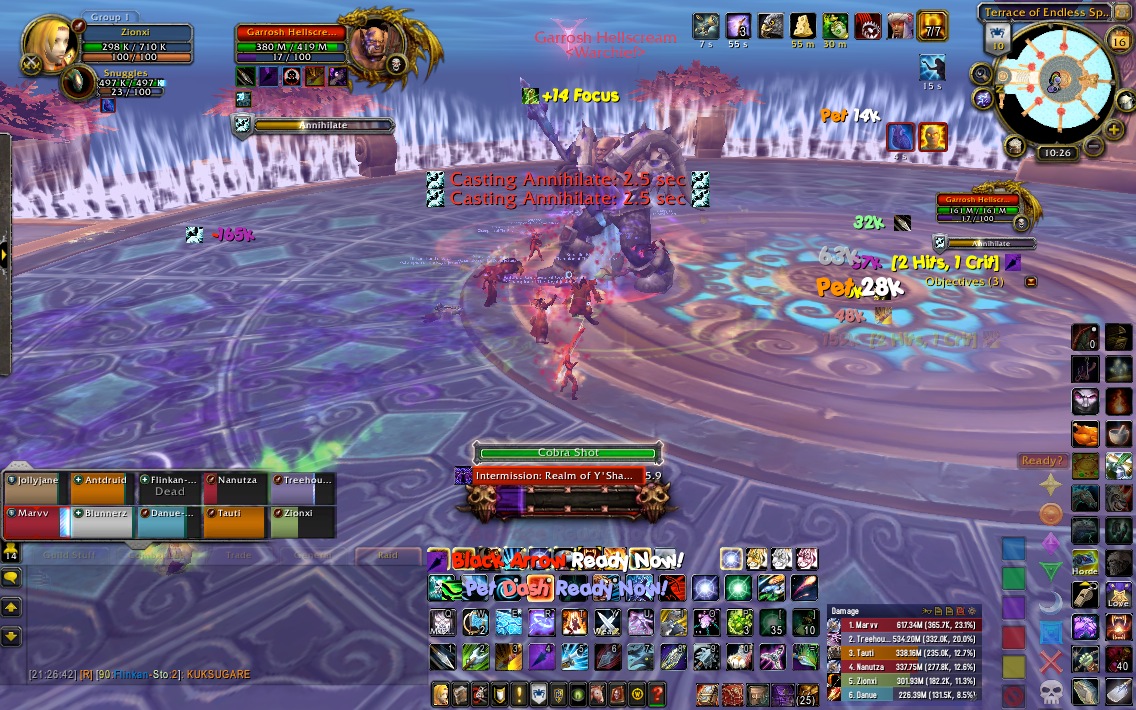Select Garrosh Hellscream target frame portrait
Screen dimensions: 1136x710
pyautogui.click(x=380, y=48)
